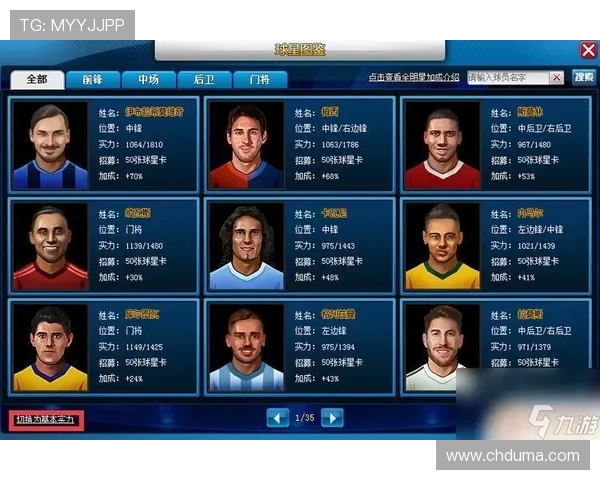Viewport: 600px width, 480px height.
Task: Choose the goalkeeper card with +24% bonus
Action: tap(103, 344)
